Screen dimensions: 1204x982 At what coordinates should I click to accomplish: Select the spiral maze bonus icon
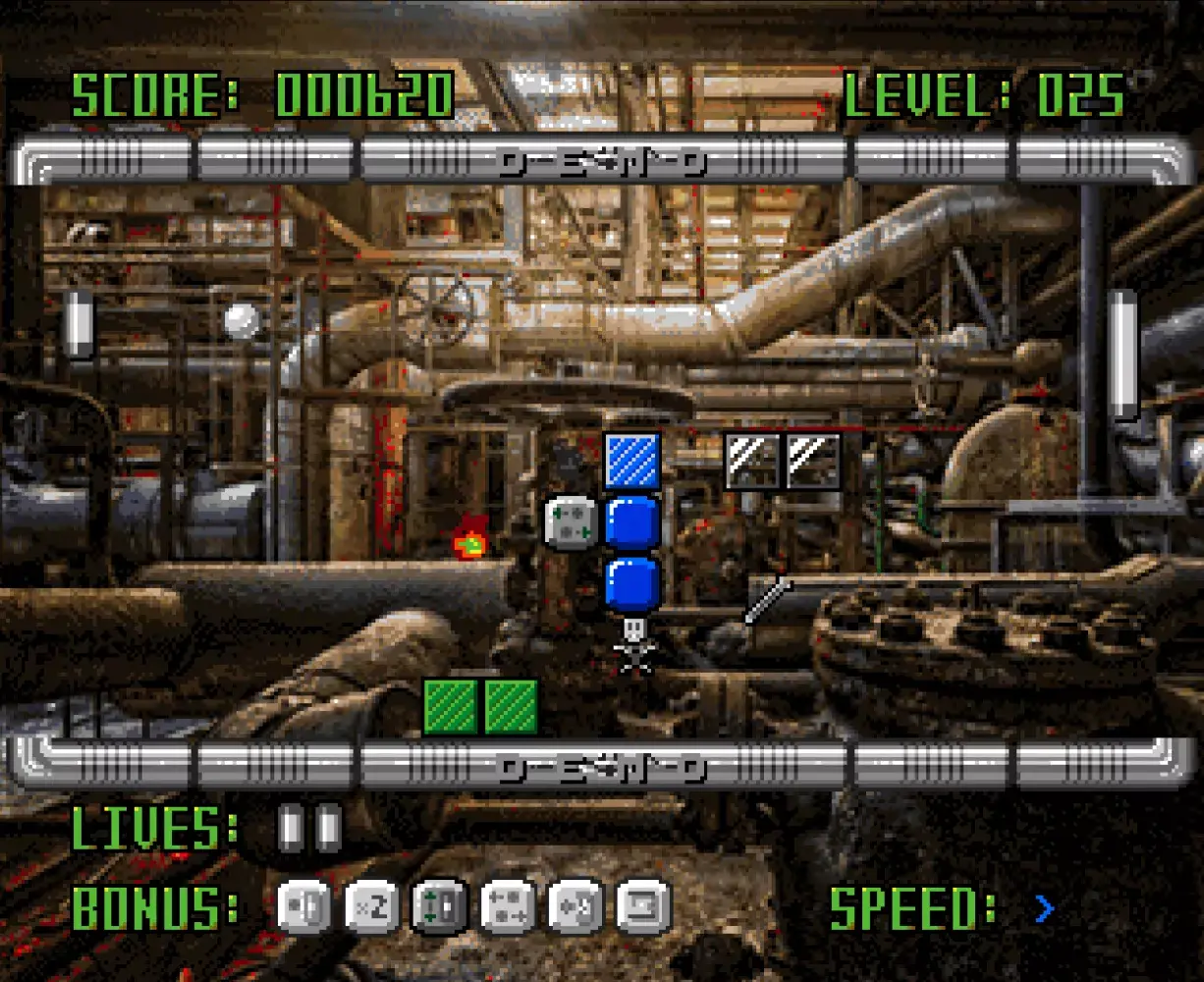(643, 905)
